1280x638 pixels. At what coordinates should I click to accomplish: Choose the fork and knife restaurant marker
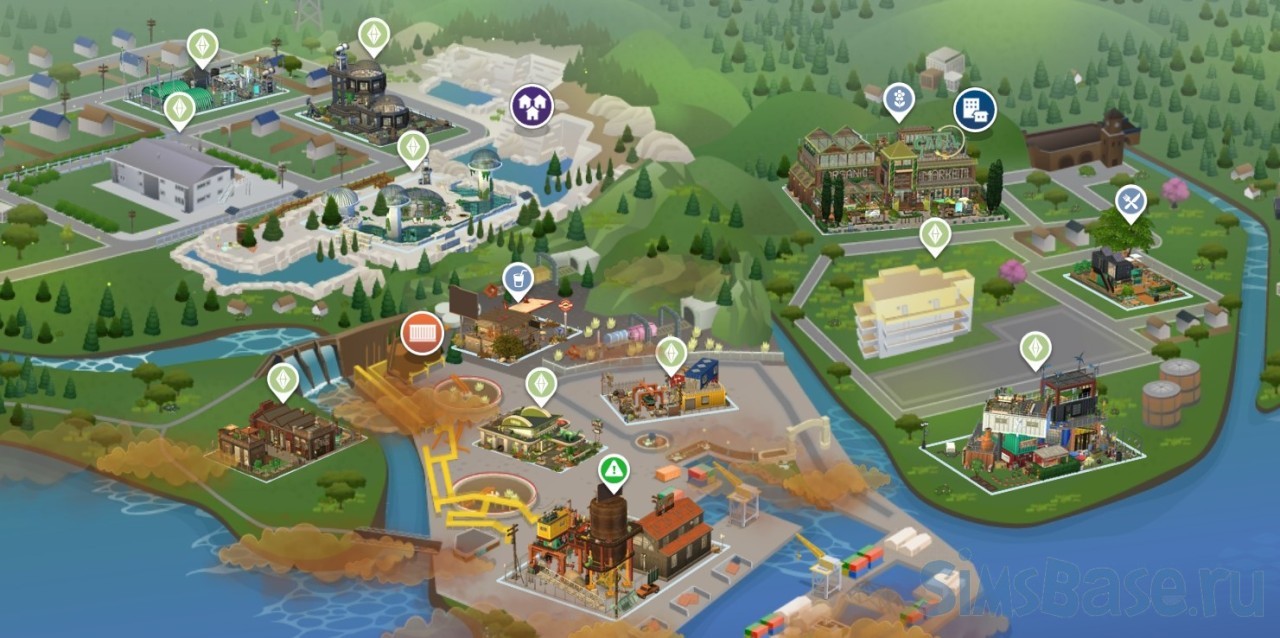tap(1131, 203)
